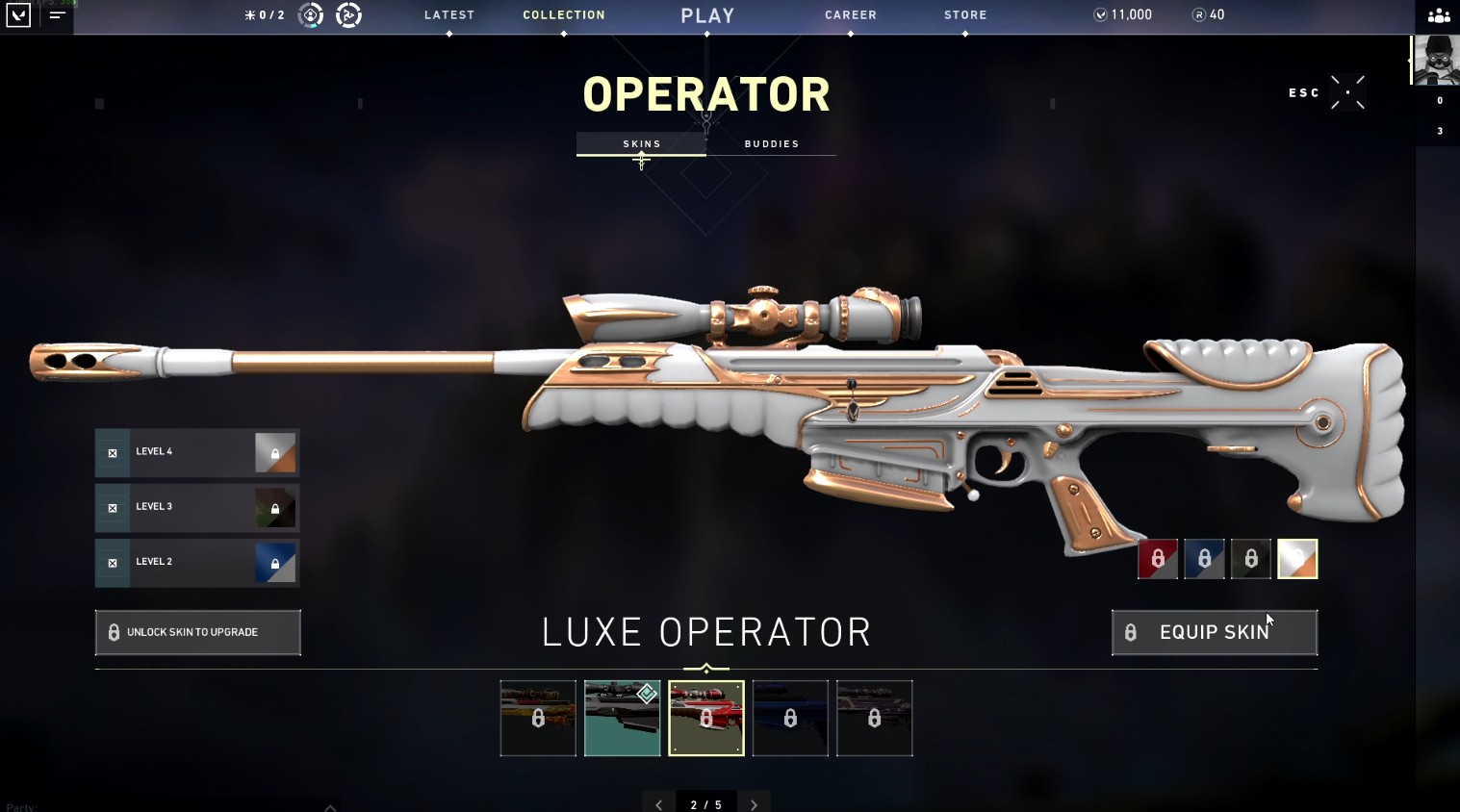Select the teal Operator skin thumbnail
Image resolution: width=1460 pixels, height=812 pixels.
622,719
